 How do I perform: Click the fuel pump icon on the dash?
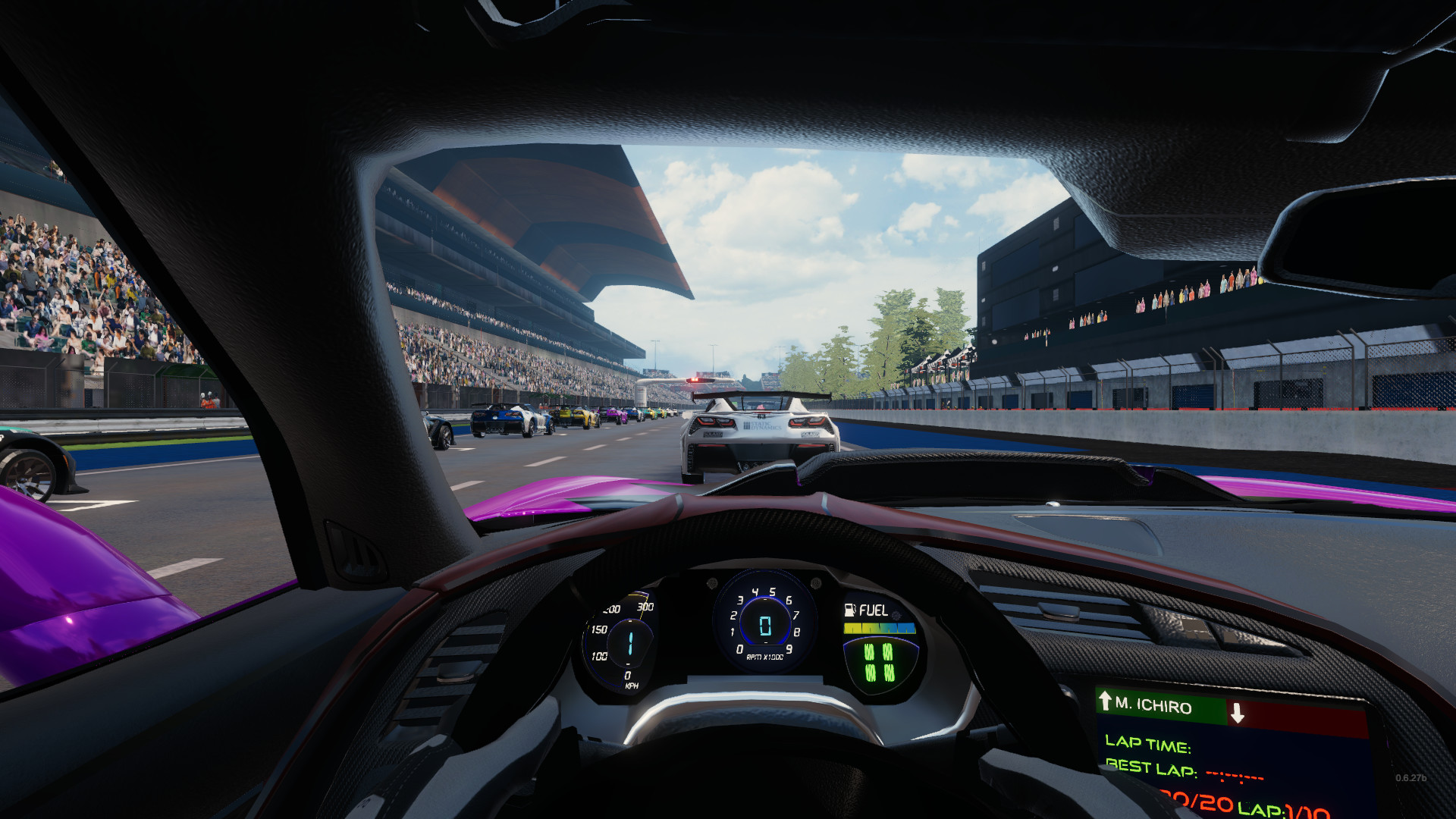click(x=849, y=610)
